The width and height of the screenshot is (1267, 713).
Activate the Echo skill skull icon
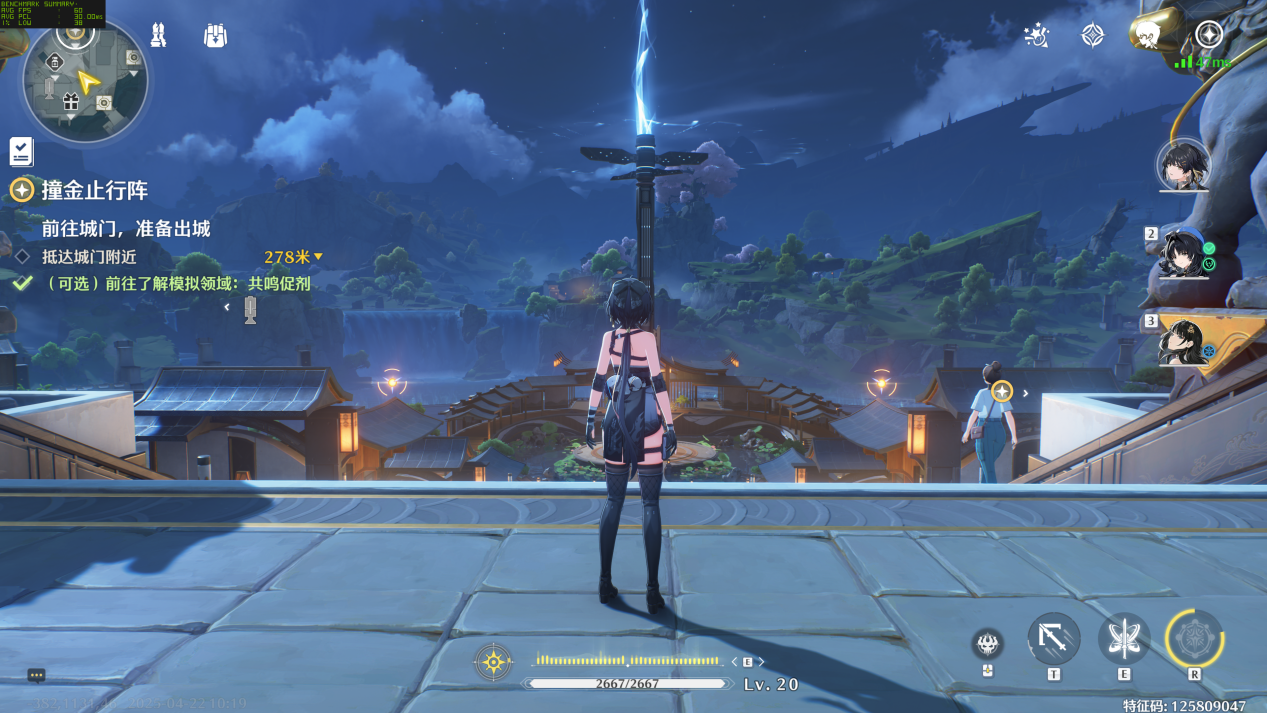tap(988, 644)
